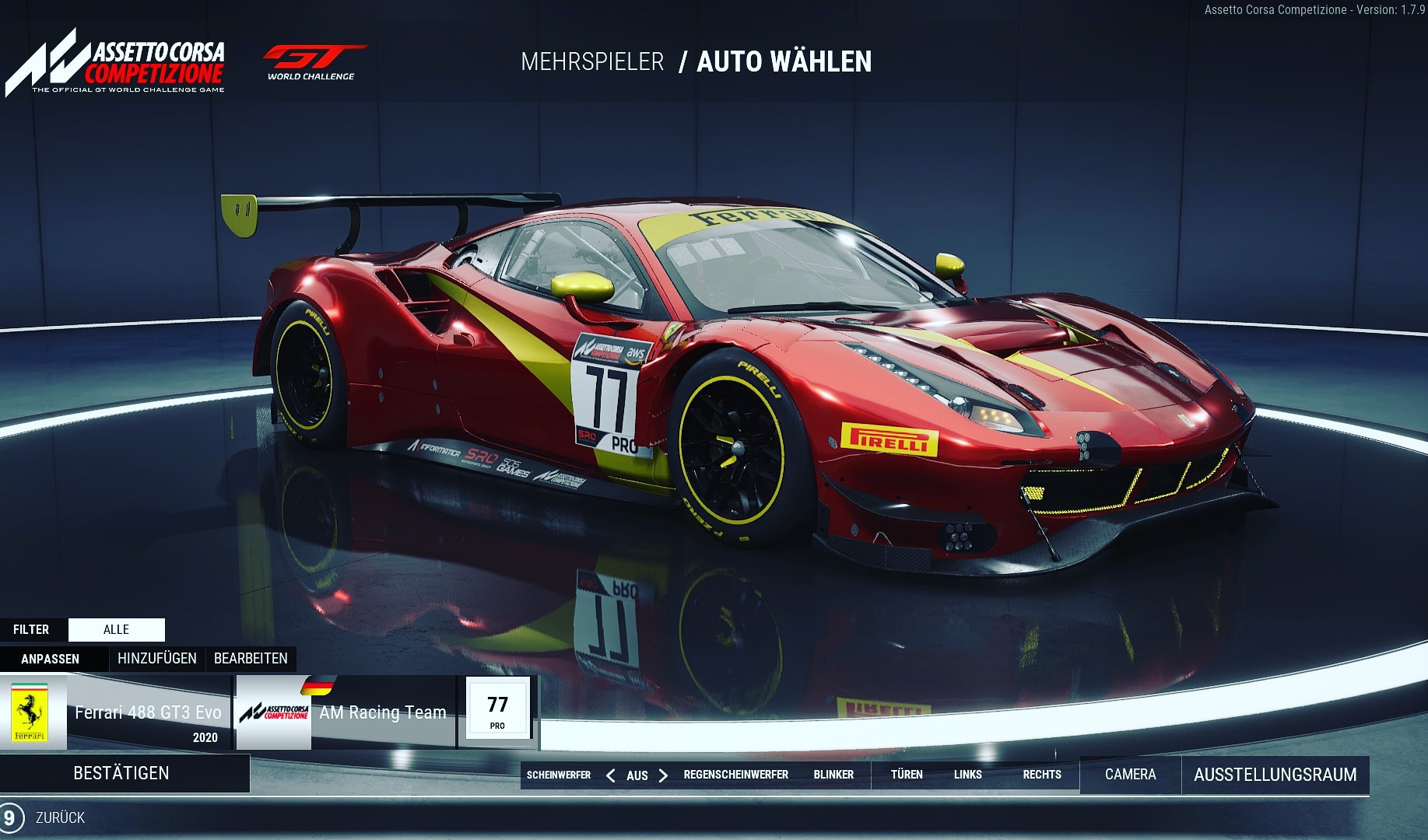Viewport: 1428px width, 840px height.
Task: Toggle the Regenscheinwerfer rain lights
Action: click(735, 775)
